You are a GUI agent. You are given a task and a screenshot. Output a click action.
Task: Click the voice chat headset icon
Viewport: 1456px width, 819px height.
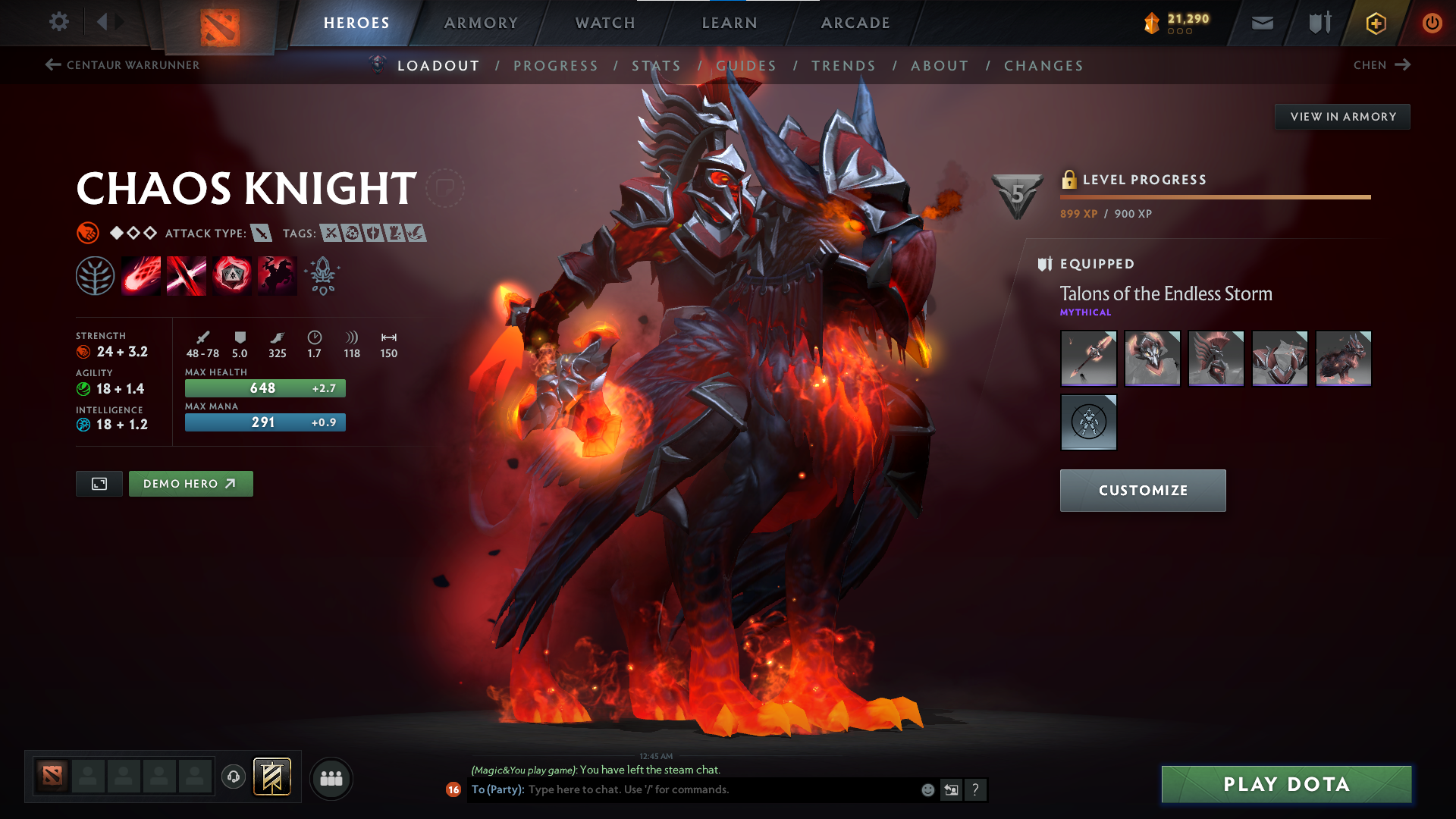233,777
